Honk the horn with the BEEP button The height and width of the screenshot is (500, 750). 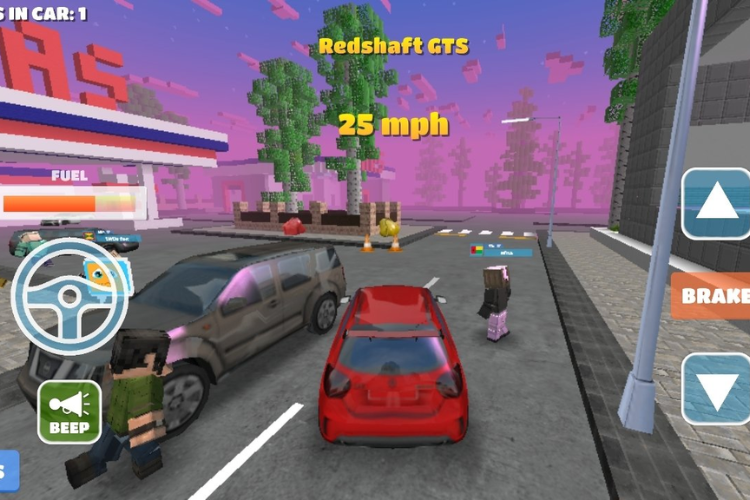(x=69, y=412)
